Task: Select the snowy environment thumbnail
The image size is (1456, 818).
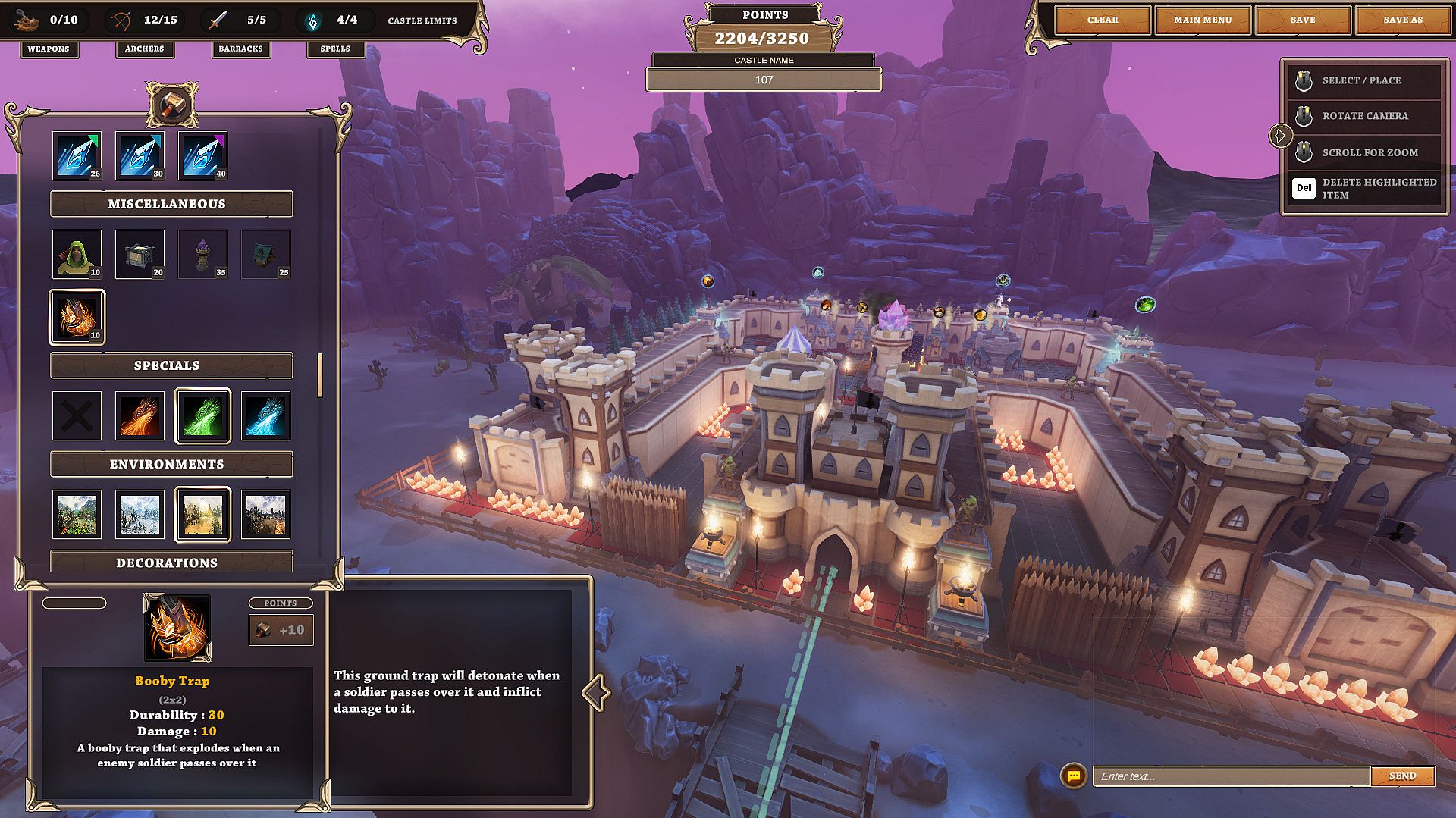Action: click(140, 514)
